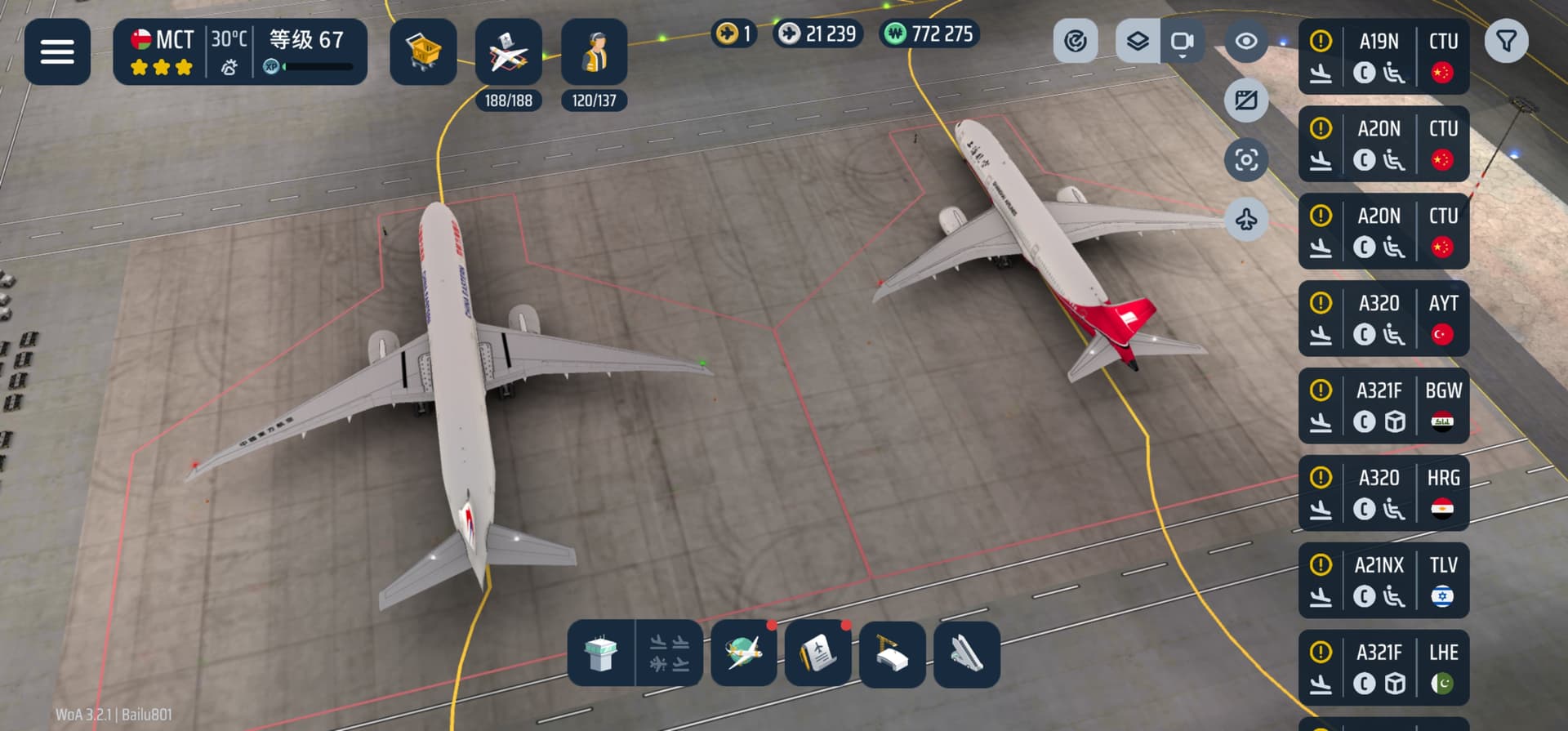Switch the camera mode button
1568x731 pixels.
[1182, 41]
